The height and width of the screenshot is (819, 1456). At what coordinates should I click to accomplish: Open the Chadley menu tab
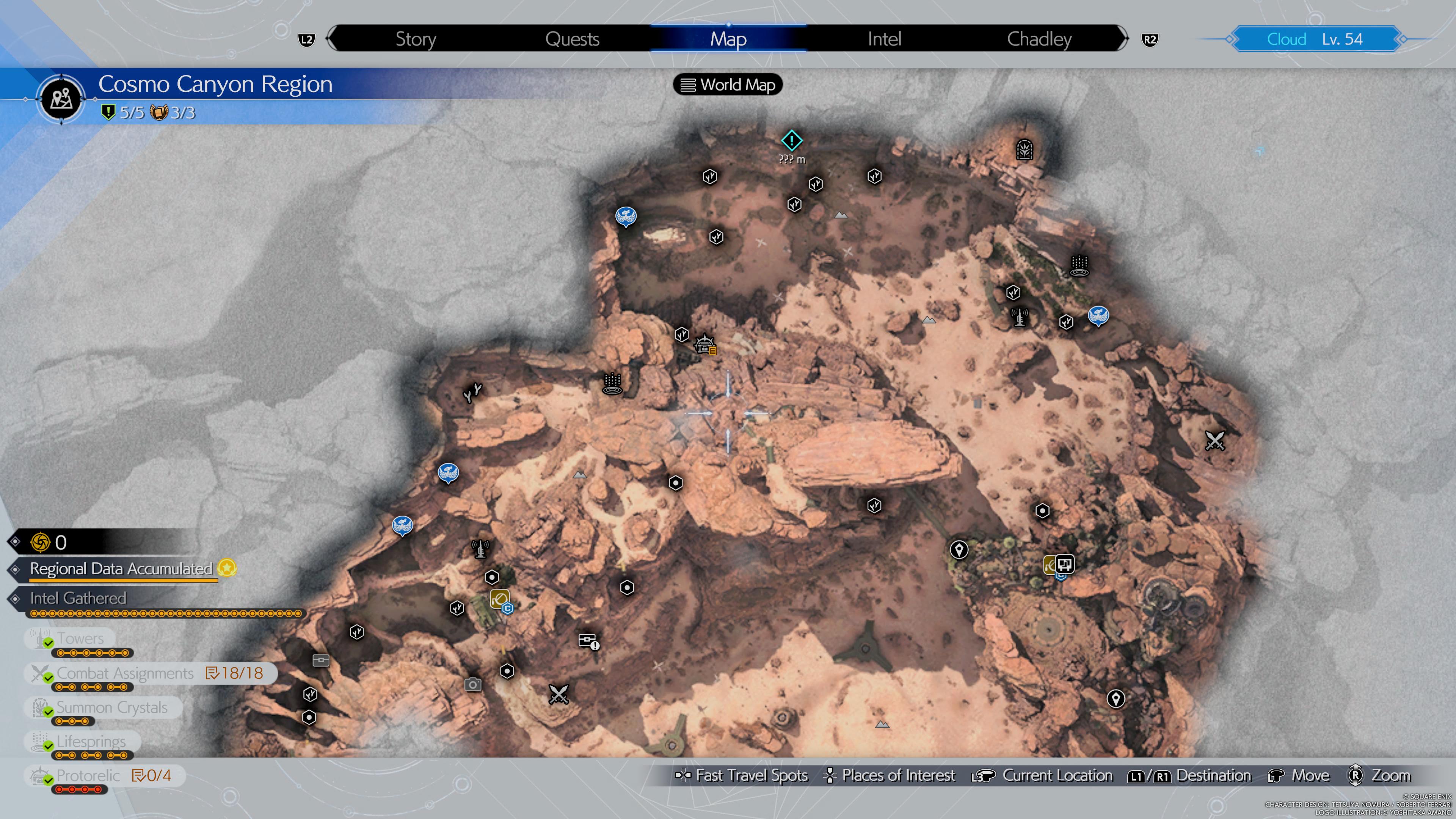tap(1039, 38)
